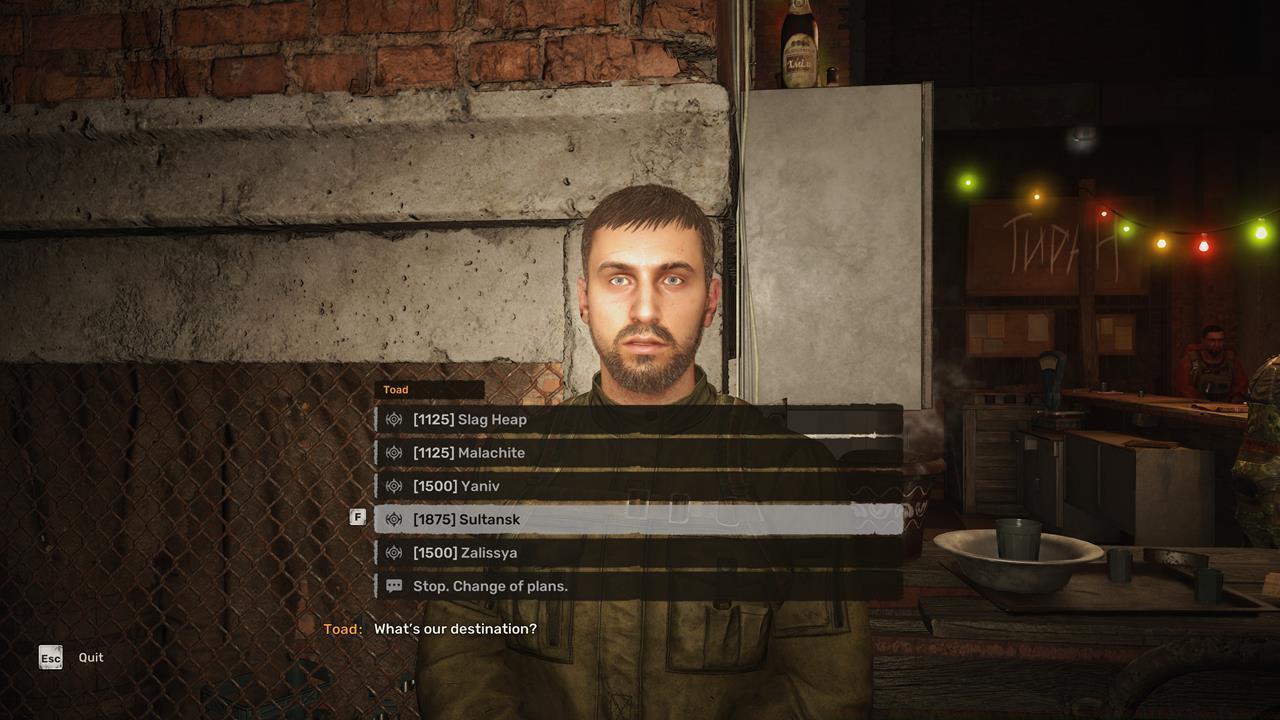Click the waypoint icon beside Malachite
1280x720 pixels.
tap(394, 452)
